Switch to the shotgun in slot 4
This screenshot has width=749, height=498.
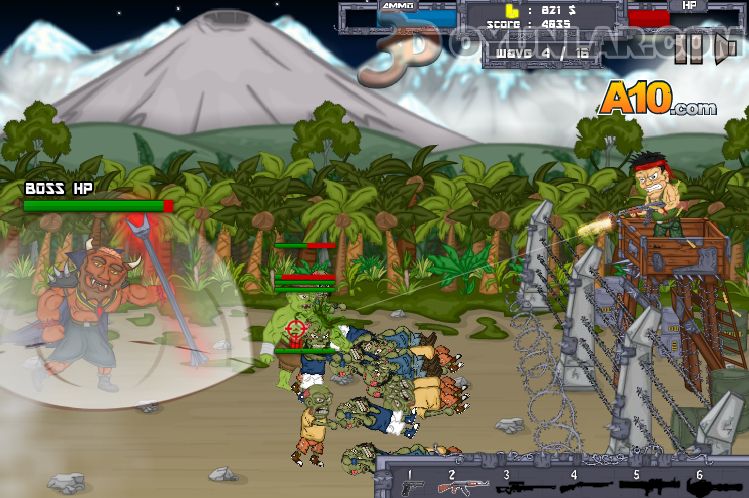[x=581, y=487]
